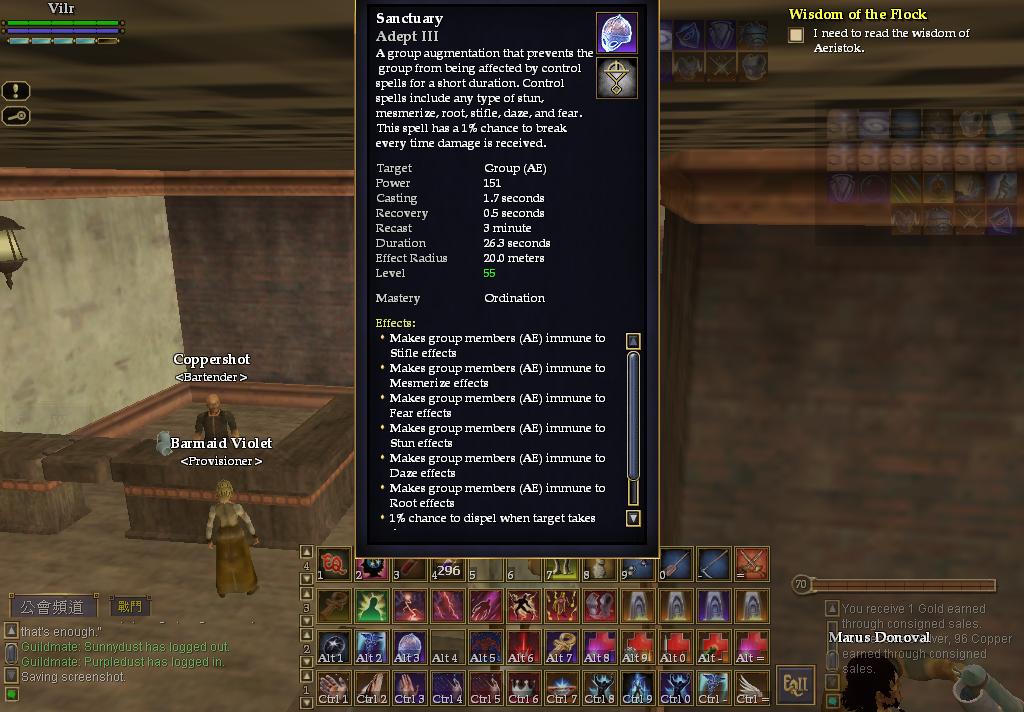This screenshot has height=712, width=1024.
Task: Use the Alt 1 hotbar ability
Action: coord(333,646)
